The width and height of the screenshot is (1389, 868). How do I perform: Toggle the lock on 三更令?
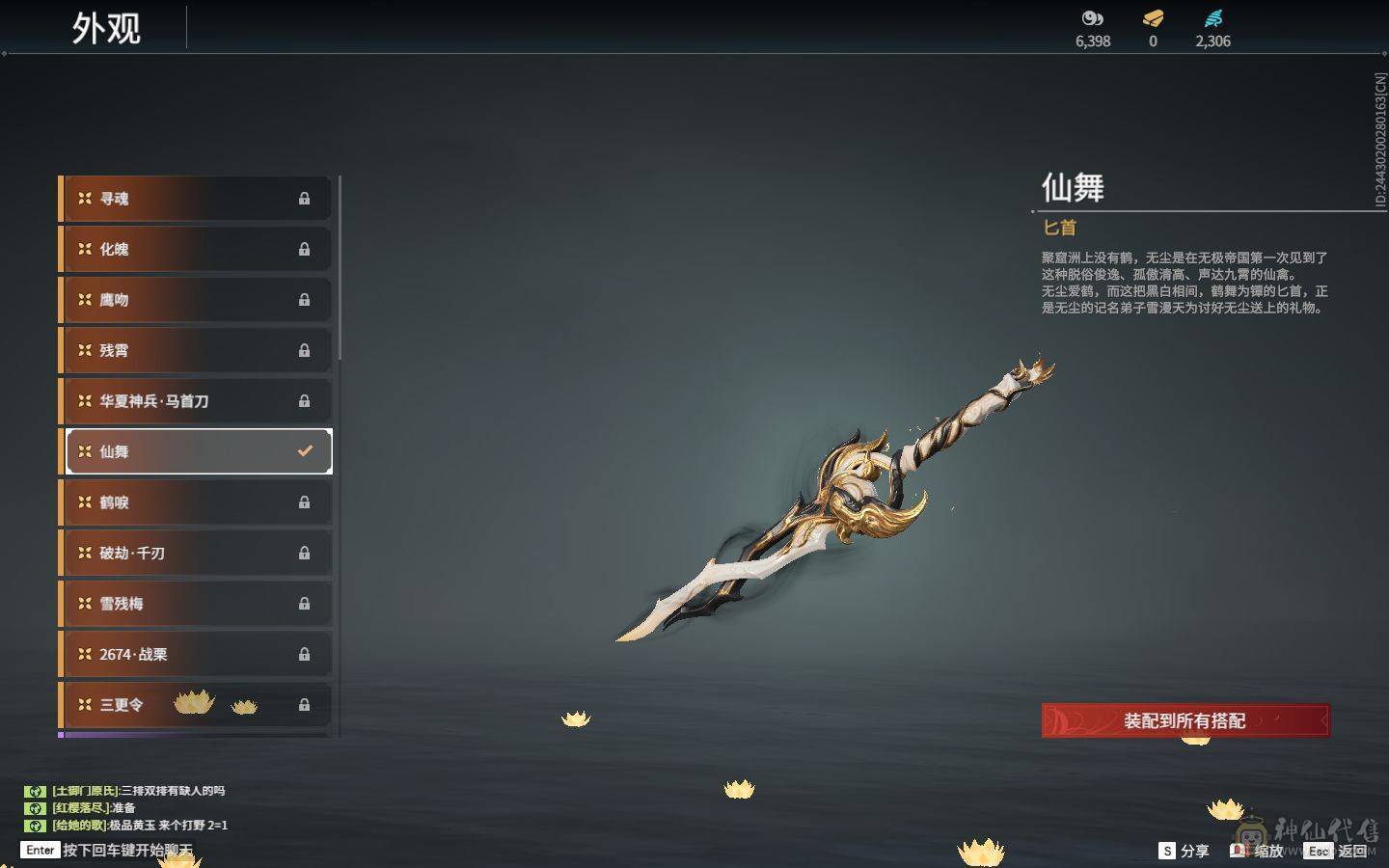click(x=305, y=705)
